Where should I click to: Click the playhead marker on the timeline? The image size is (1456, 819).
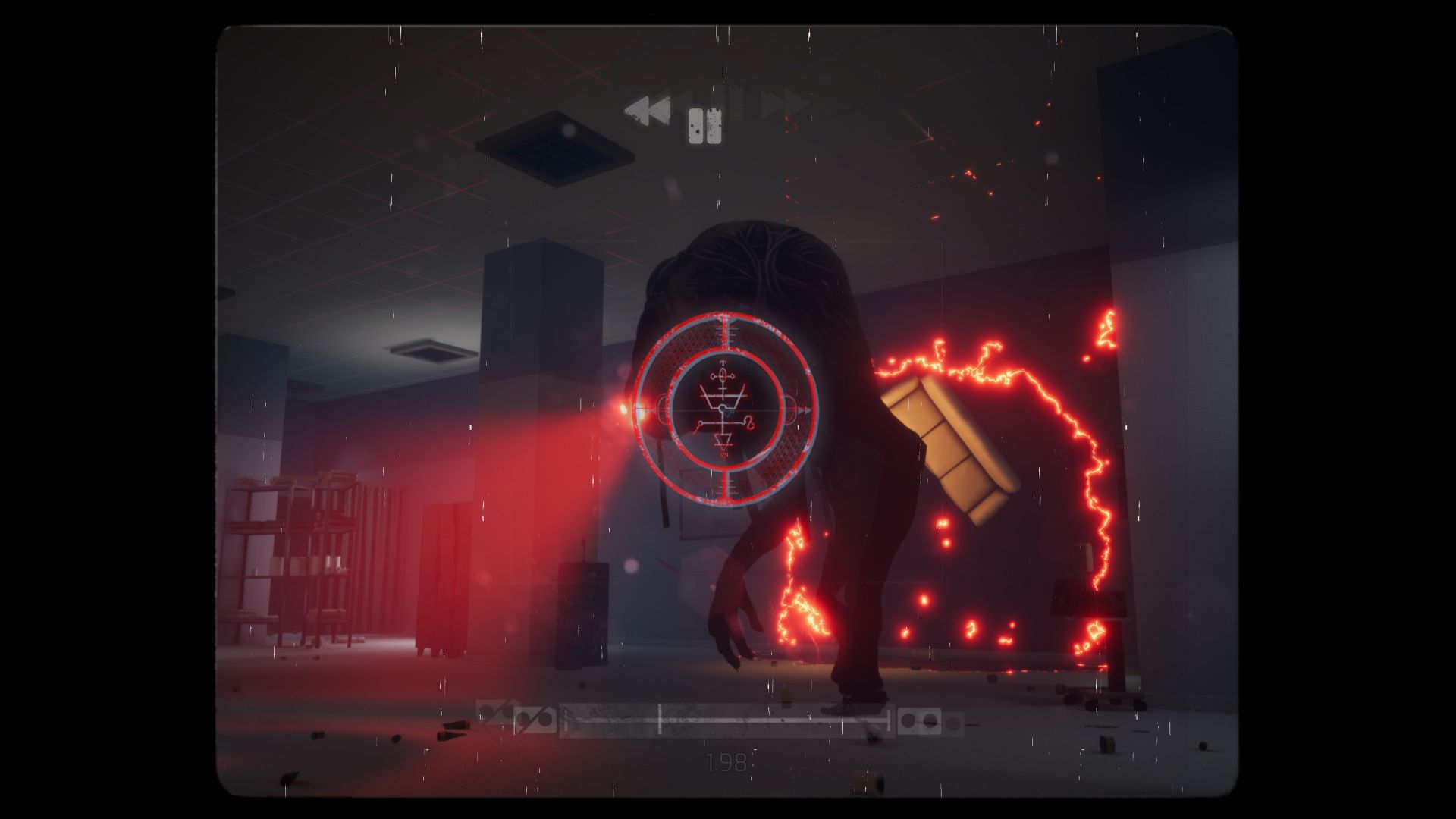pos(660,720)
